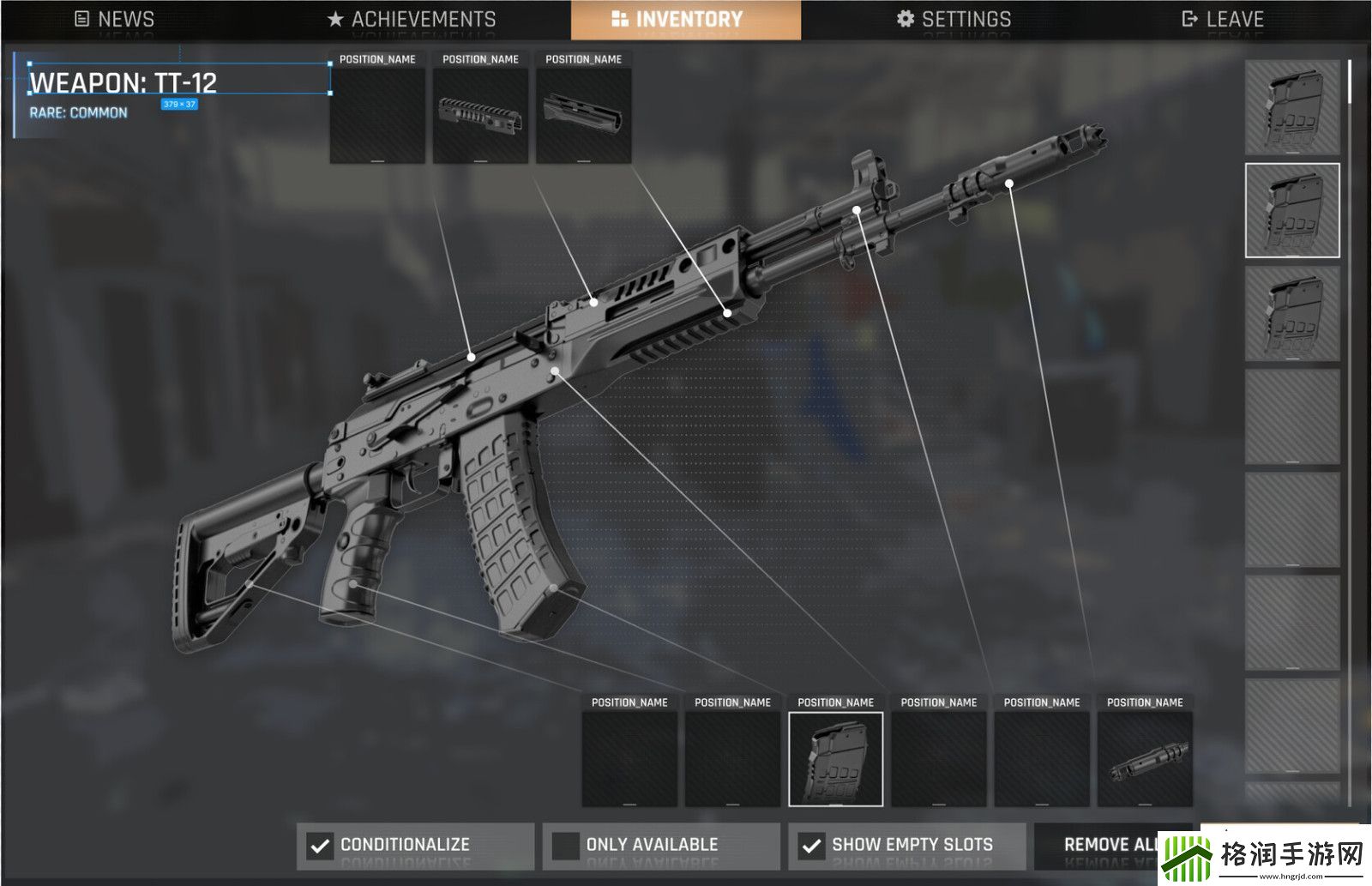The image size is (1372, 886).
Task: Select the top slot holding the receiver cover
Action: tap(480, 115)
